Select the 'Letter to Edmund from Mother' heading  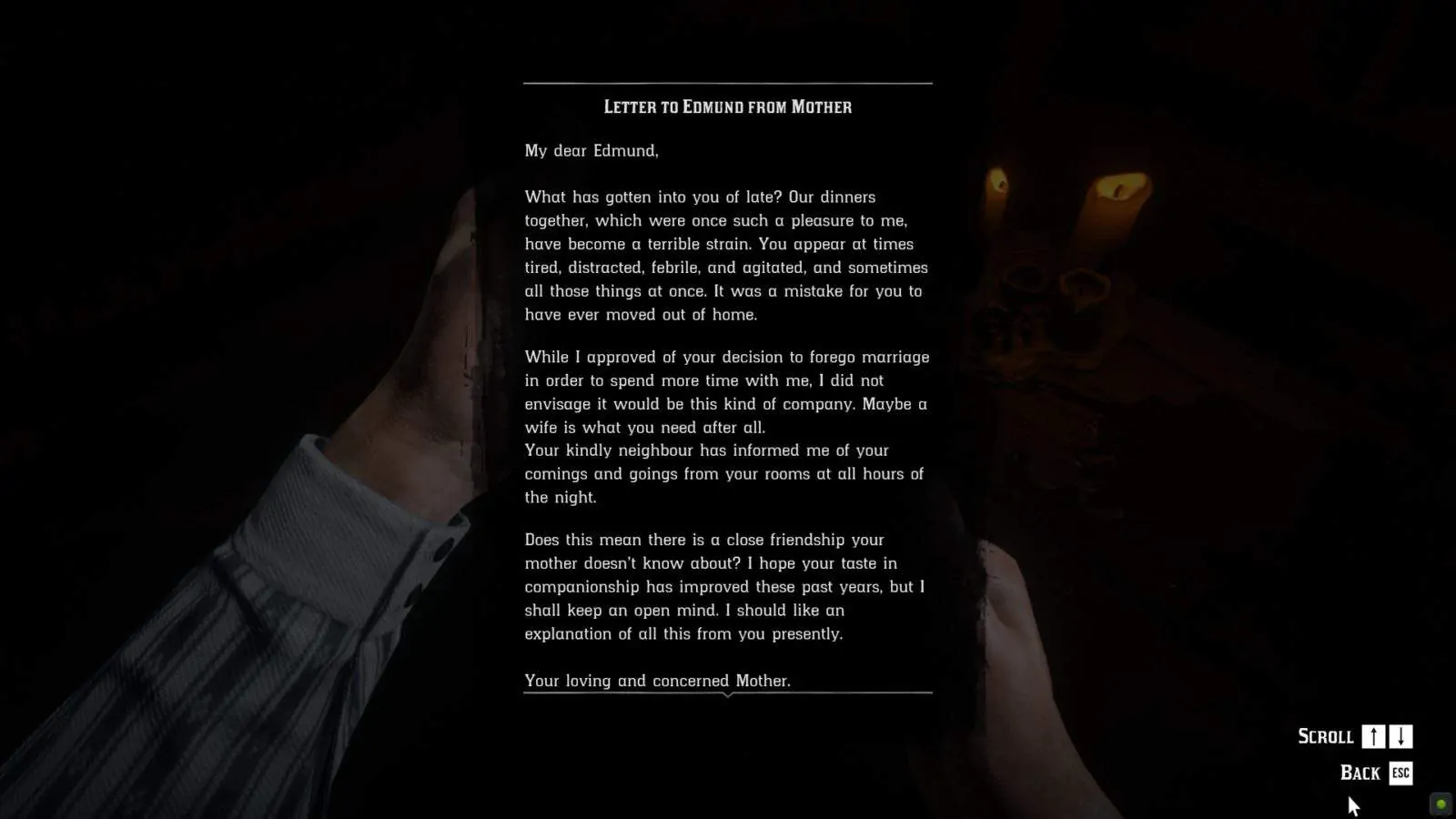(x=727, y=106)
